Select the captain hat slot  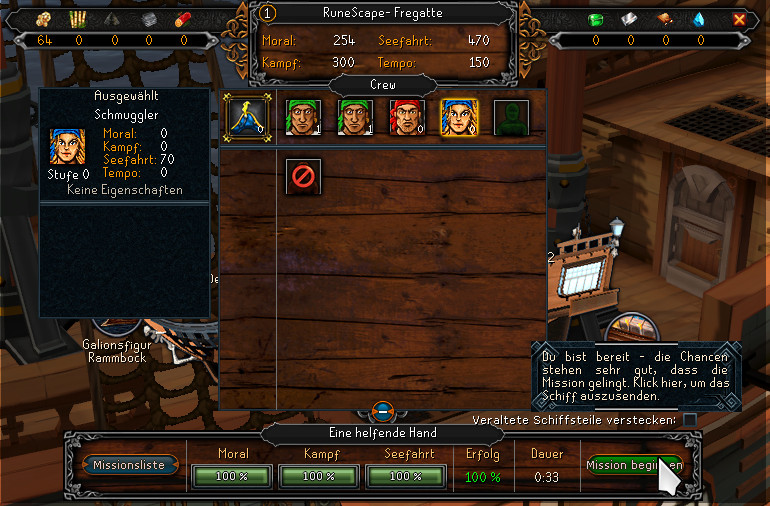[x=244, y=116]
